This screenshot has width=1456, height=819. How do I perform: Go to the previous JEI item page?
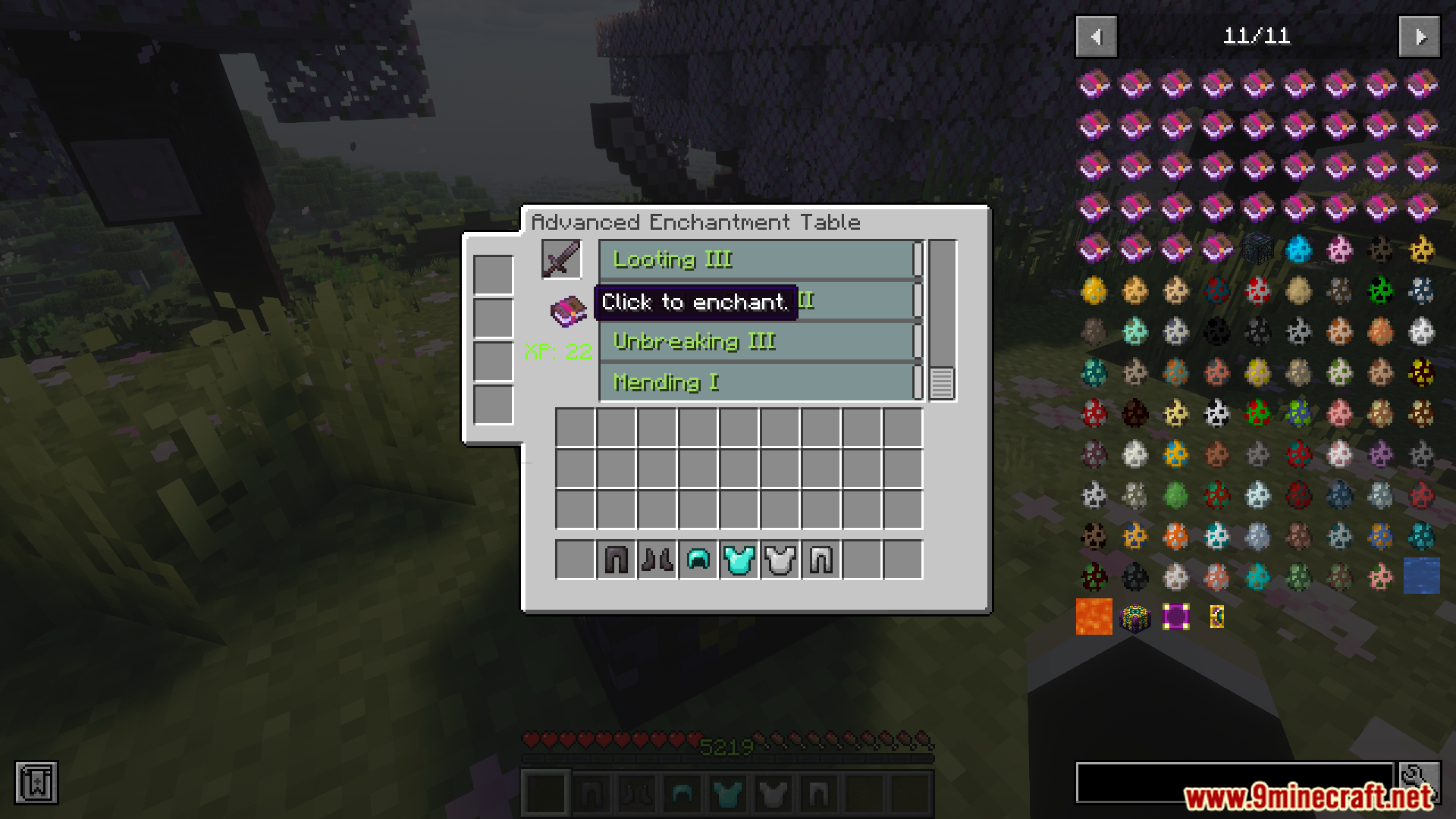[1095, 36]
